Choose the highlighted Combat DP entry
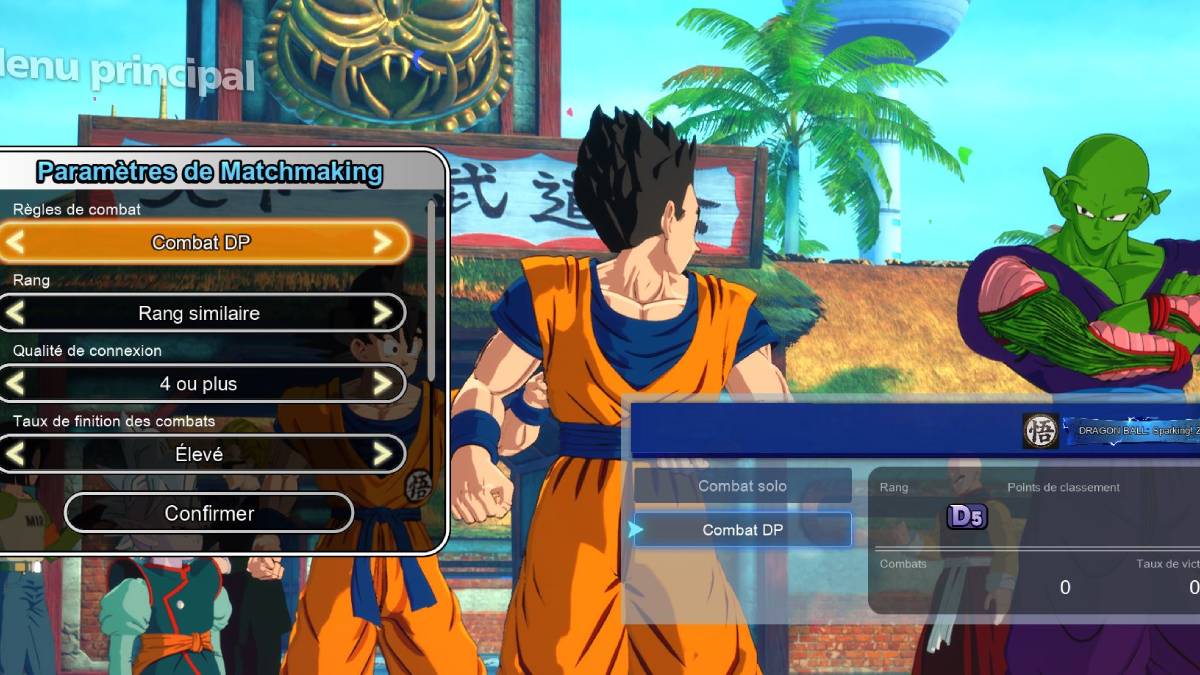This screenshot has width=1200, height=675. coord(742,530)
